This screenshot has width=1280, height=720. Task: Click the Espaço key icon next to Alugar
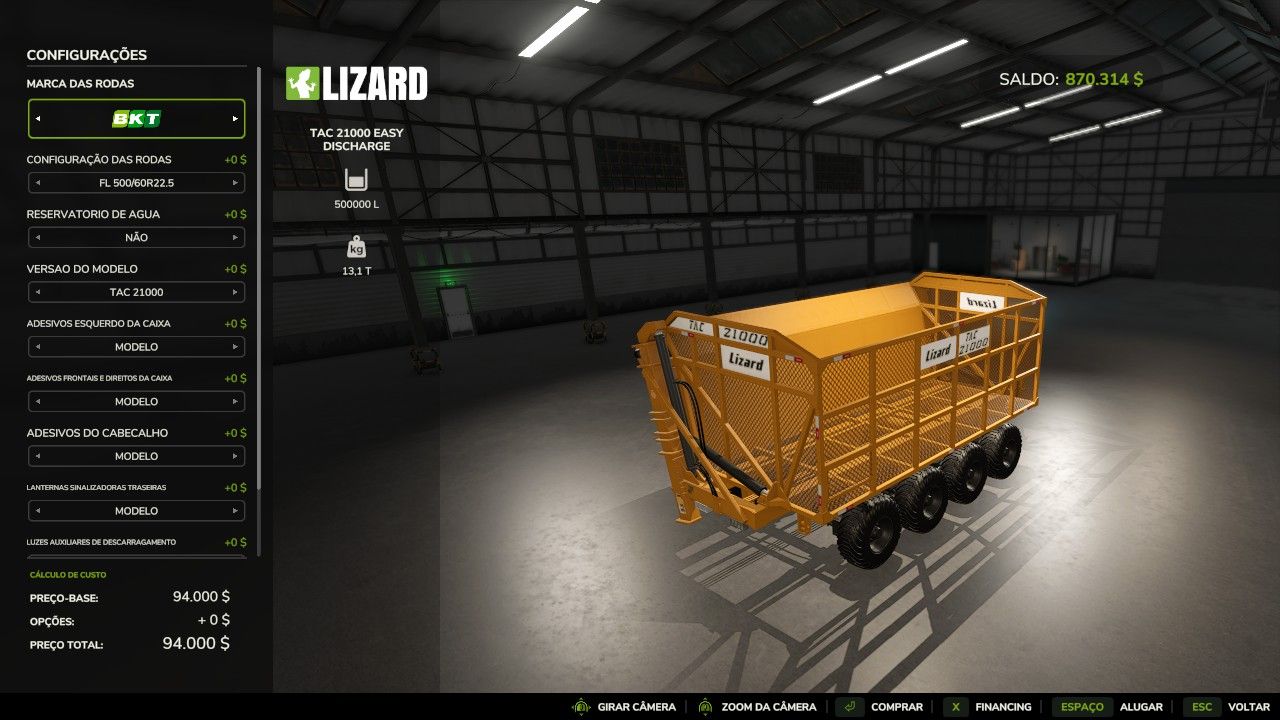[1082, 706]
